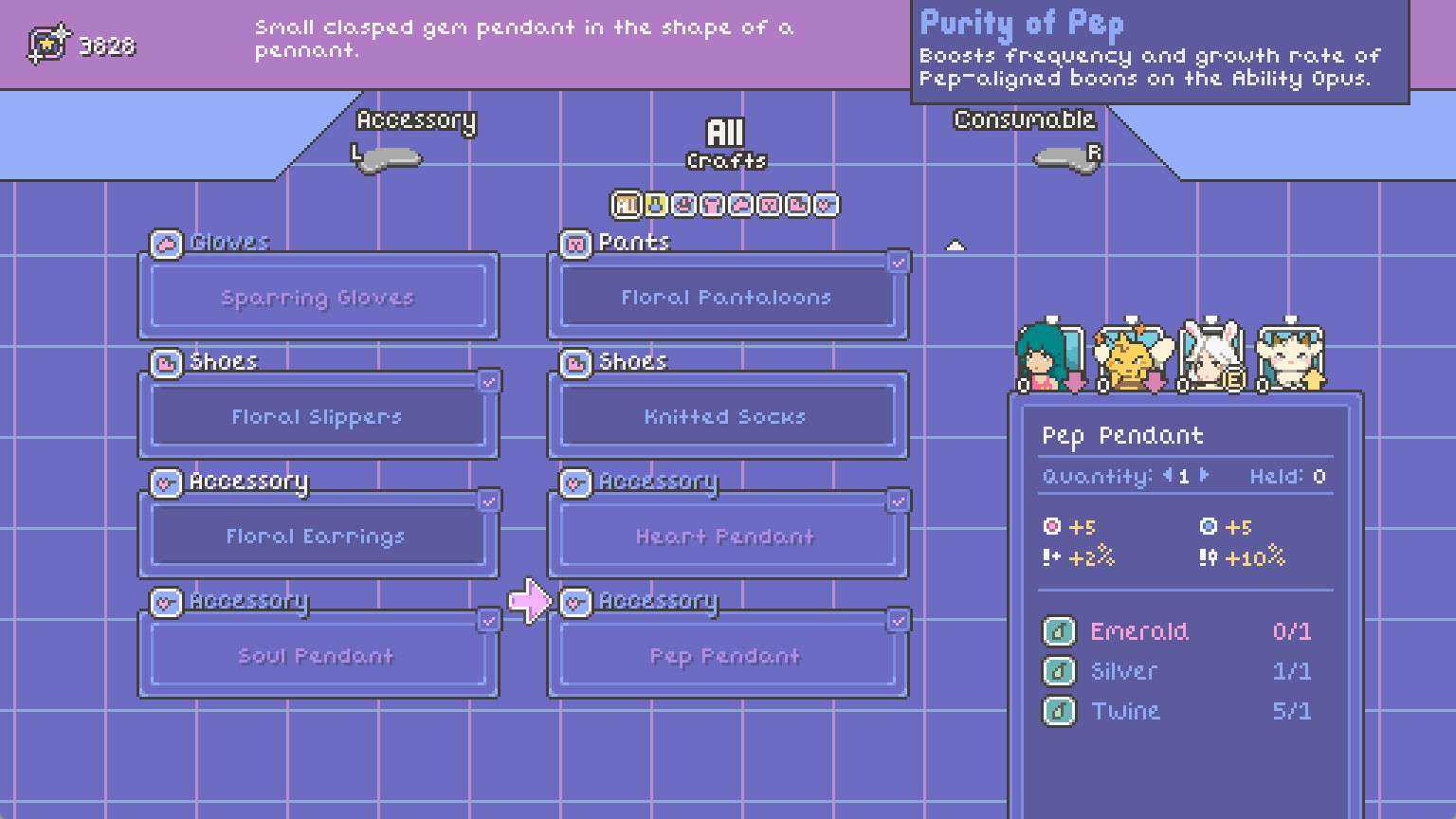Select the shirt crafts filter icon
The image size is (1456, 819).
click(712, 205)
